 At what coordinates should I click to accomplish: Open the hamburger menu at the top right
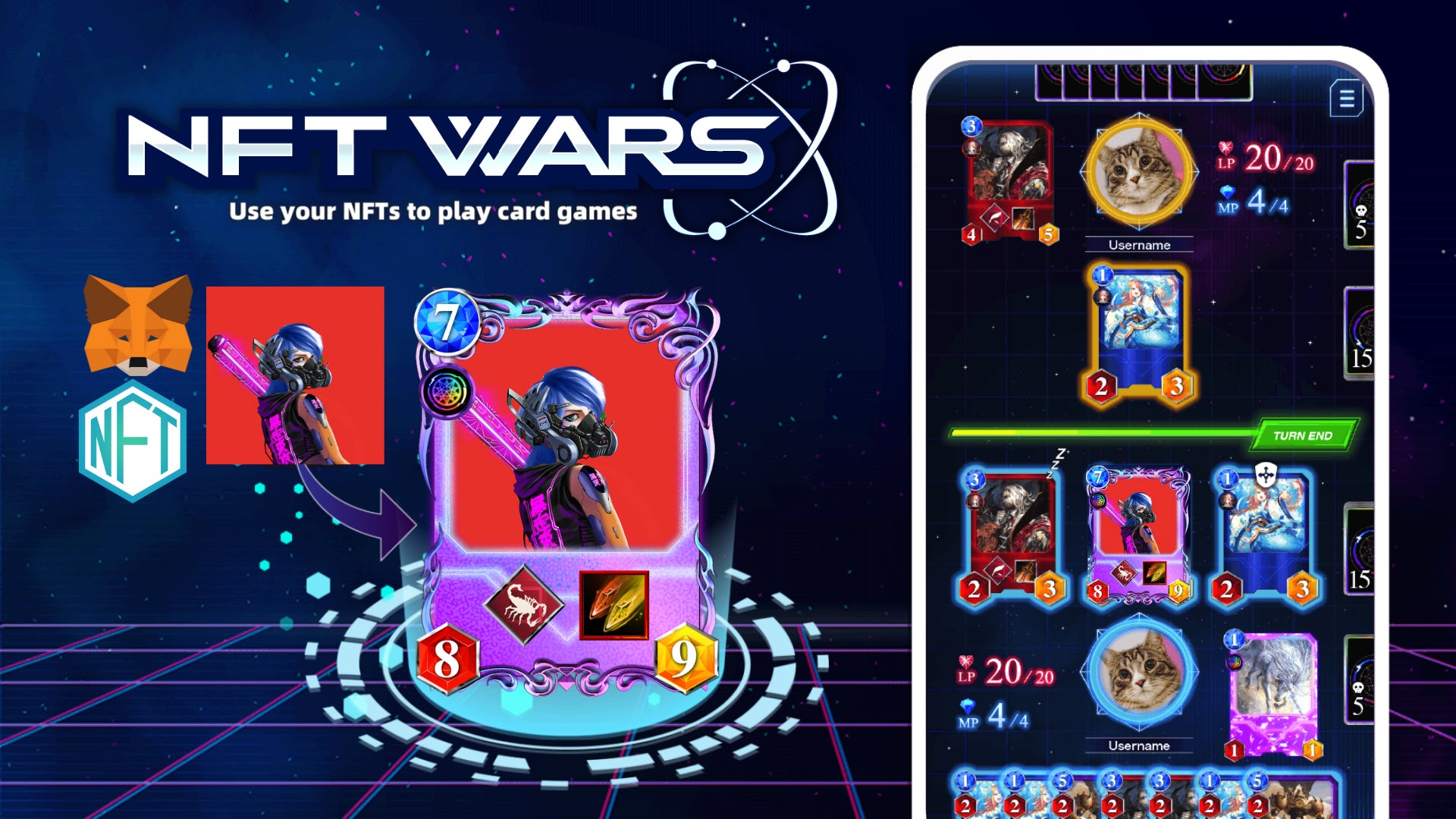(x=1348, y=97)
